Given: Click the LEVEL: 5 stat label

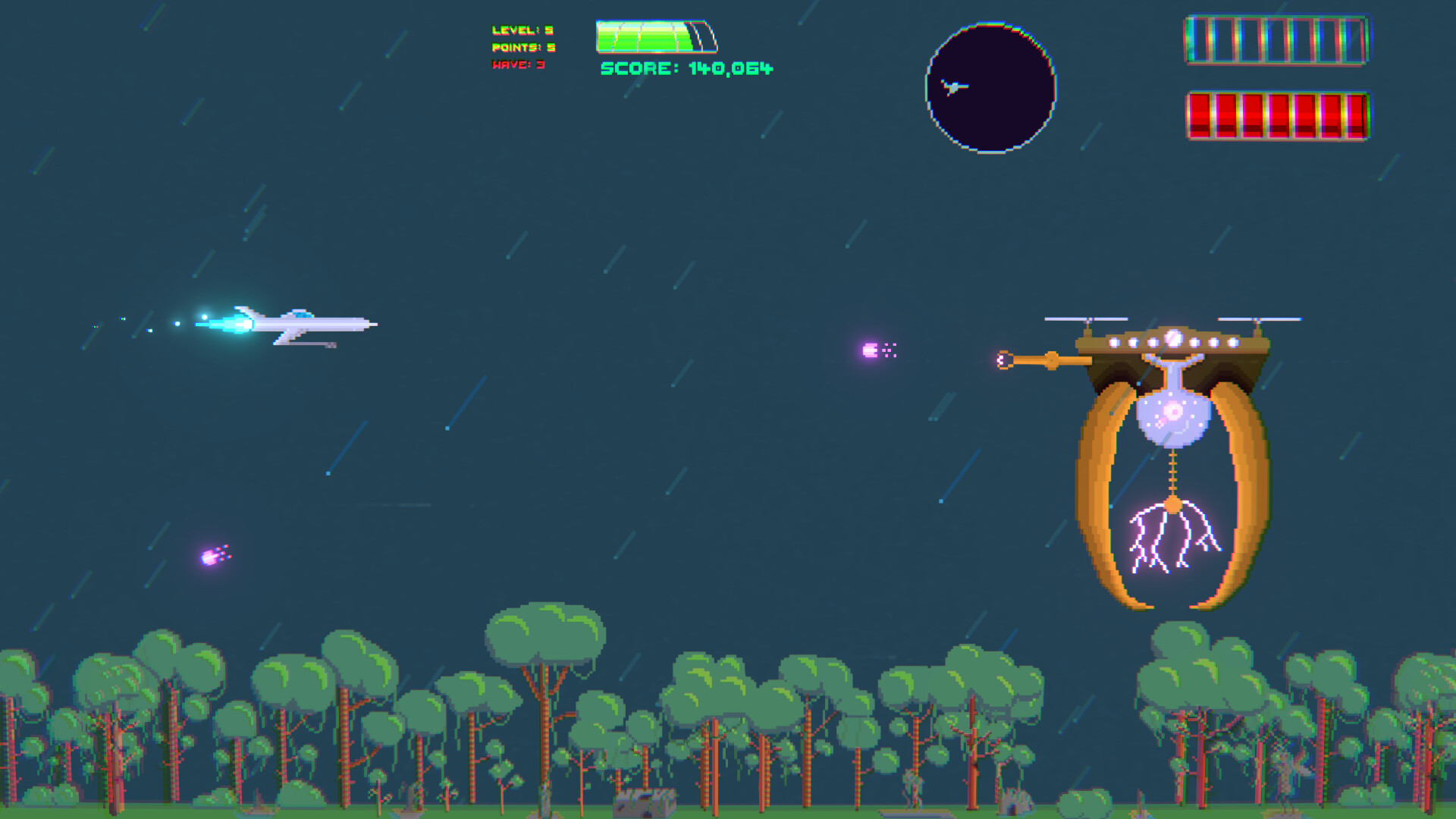Looking at the screenshot, I should [523, 31].
